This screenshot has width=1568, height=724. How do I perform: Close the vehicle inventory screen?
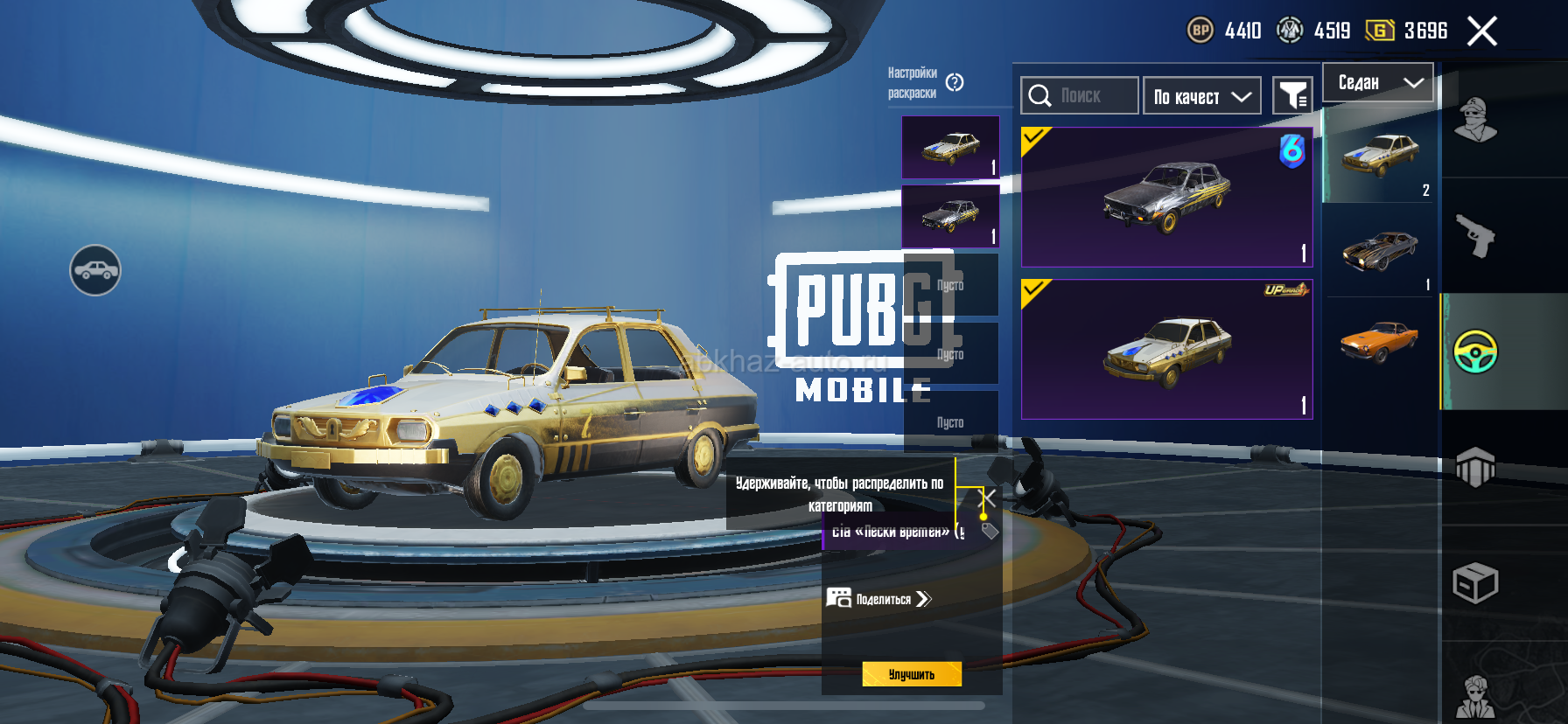point(1481,31)
